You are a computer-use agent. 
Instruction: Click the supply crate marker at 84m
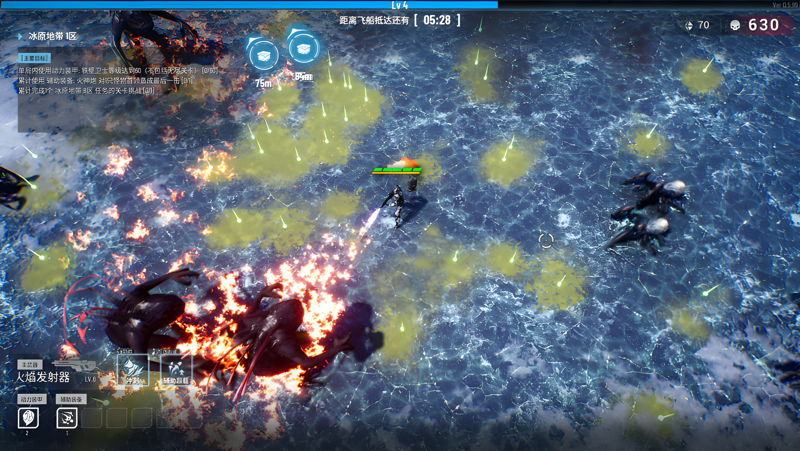(304, 47)
